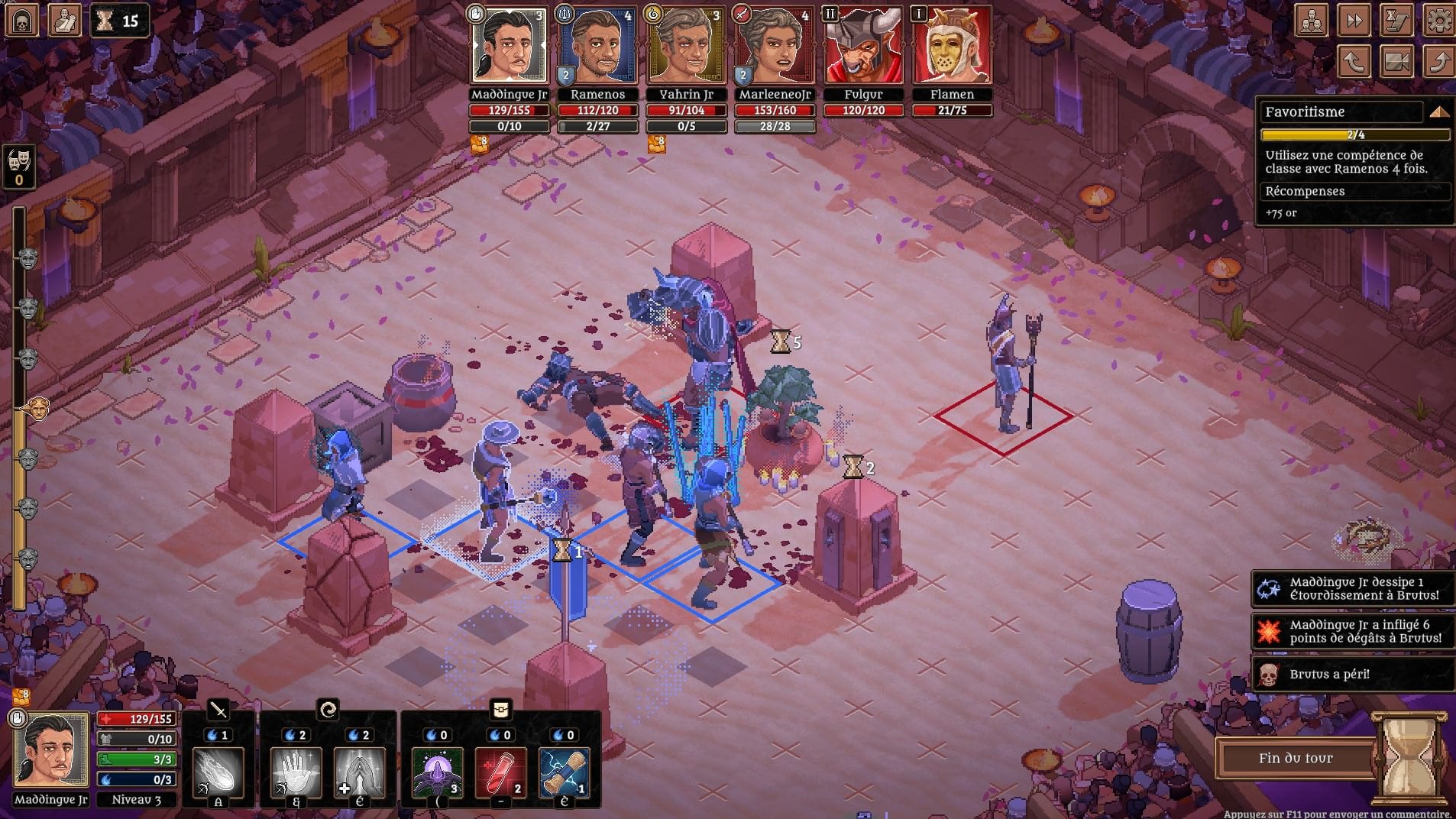End the turn with Fin du tour
Screen dimensions: 1456x819
(1296, 759)
